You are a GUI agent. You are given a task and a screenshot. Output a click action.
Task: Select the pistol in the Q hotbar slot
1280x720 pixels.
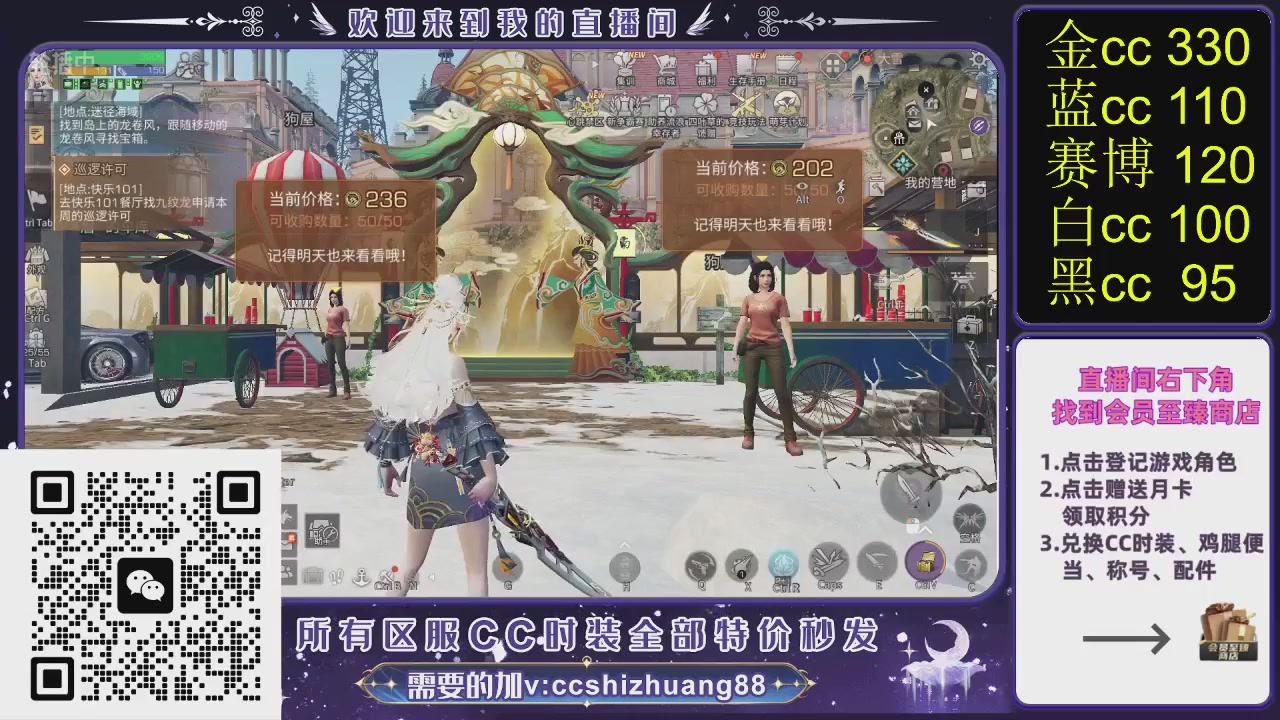point(702,566)
